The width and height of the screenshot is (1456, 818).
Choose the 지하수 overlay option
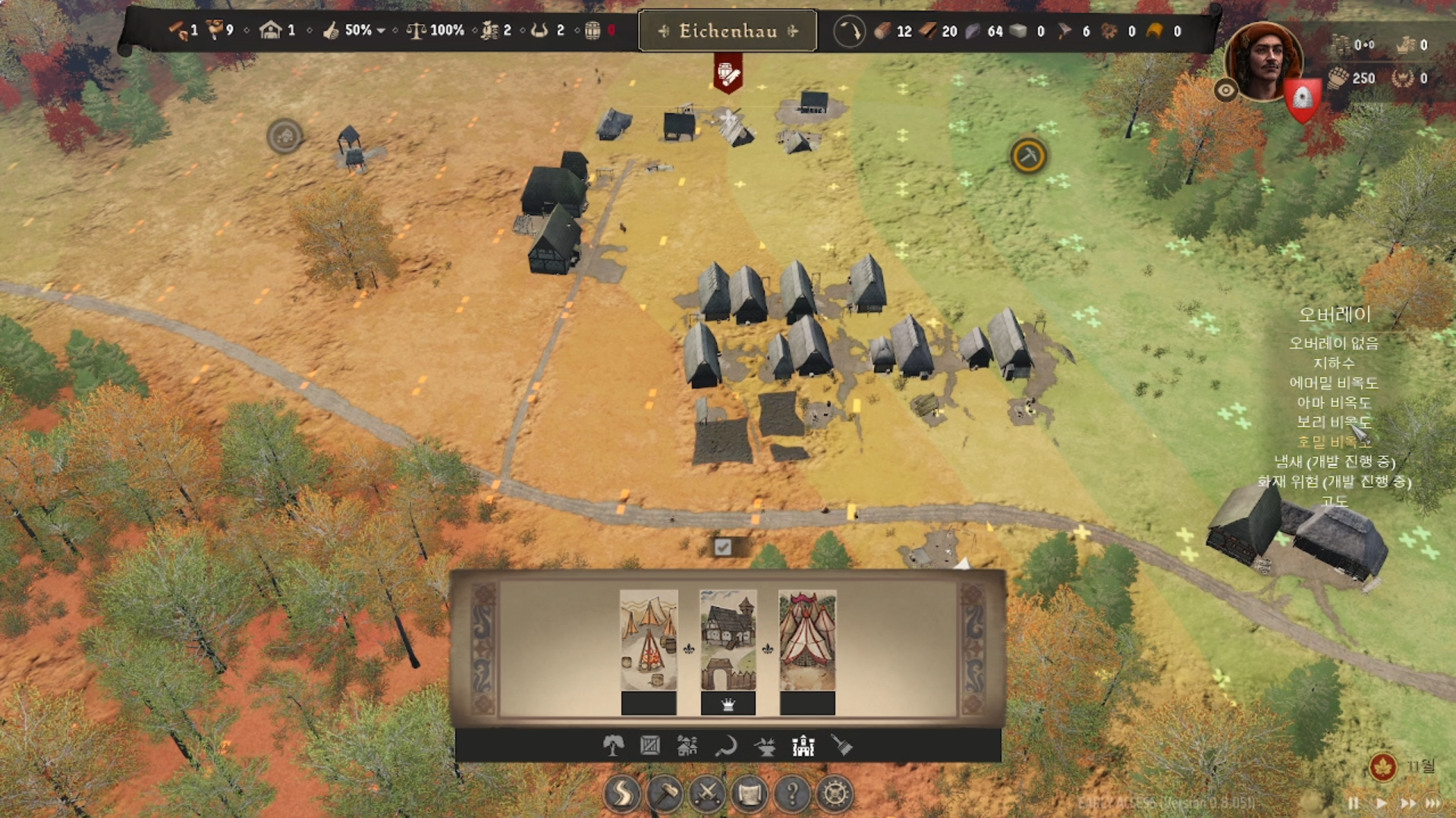pos(1334,363)
